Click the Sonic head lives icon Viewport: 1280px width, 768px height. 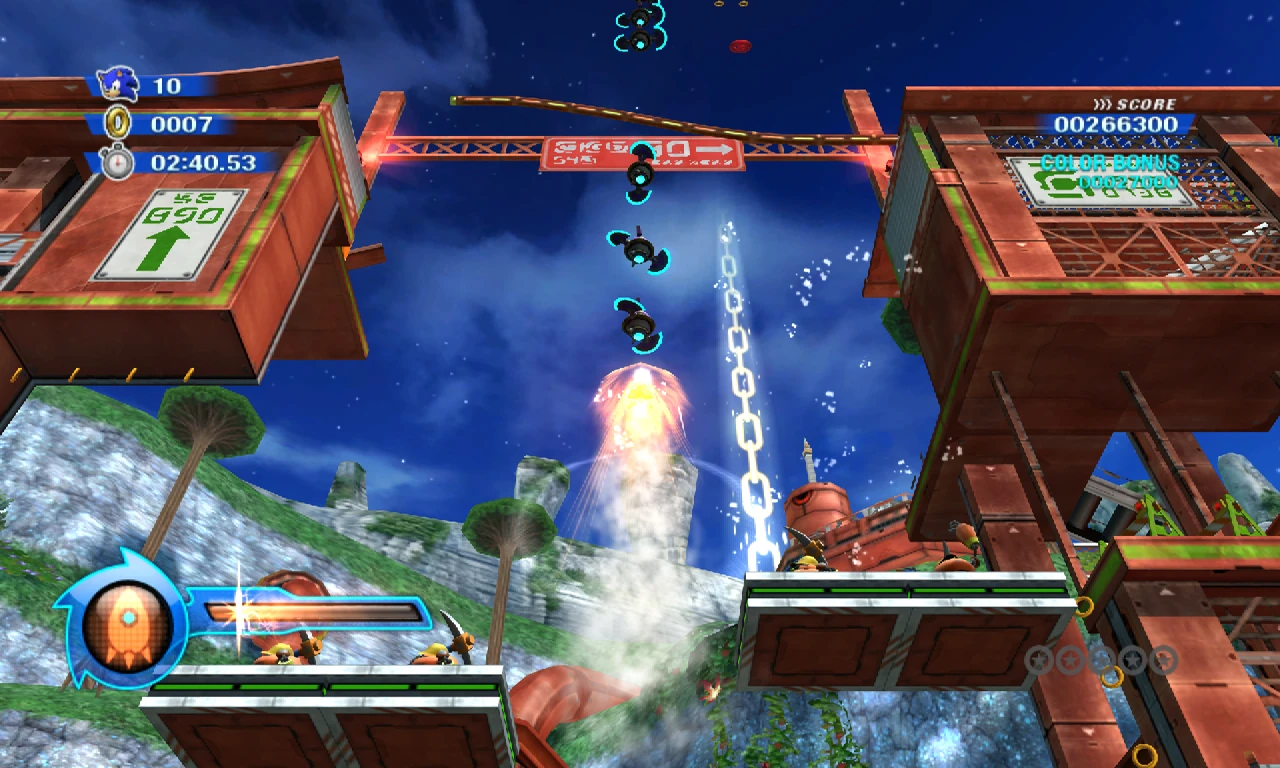(x=117, y=84)
